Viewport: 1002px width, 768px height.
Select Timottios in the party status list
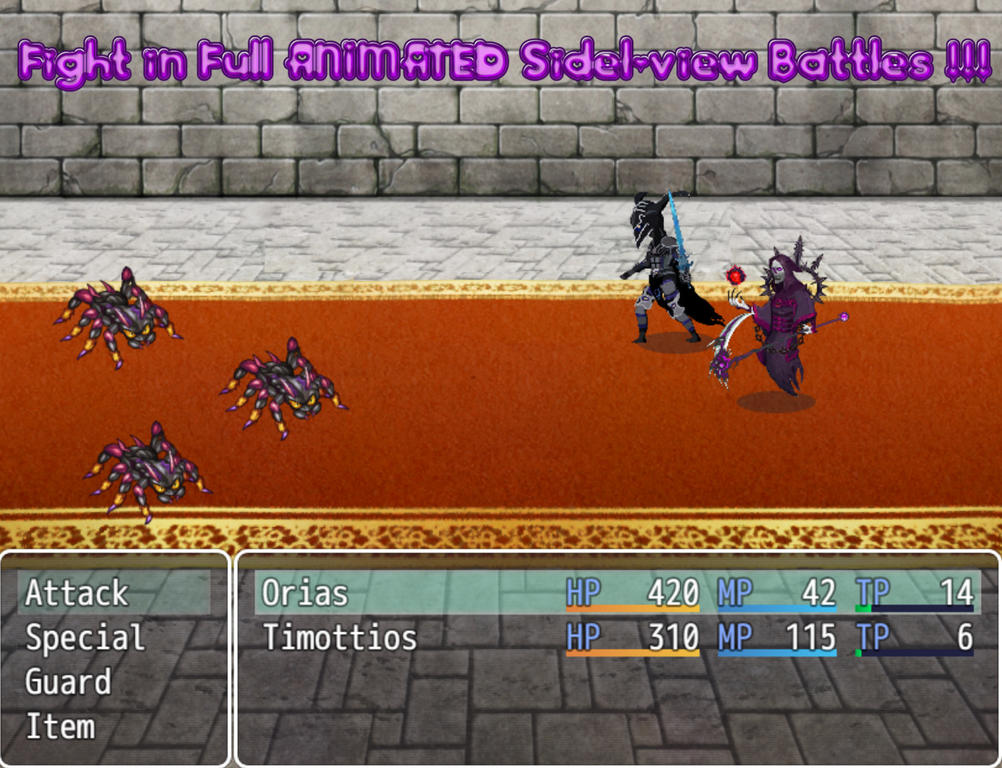tap(339, 638)
